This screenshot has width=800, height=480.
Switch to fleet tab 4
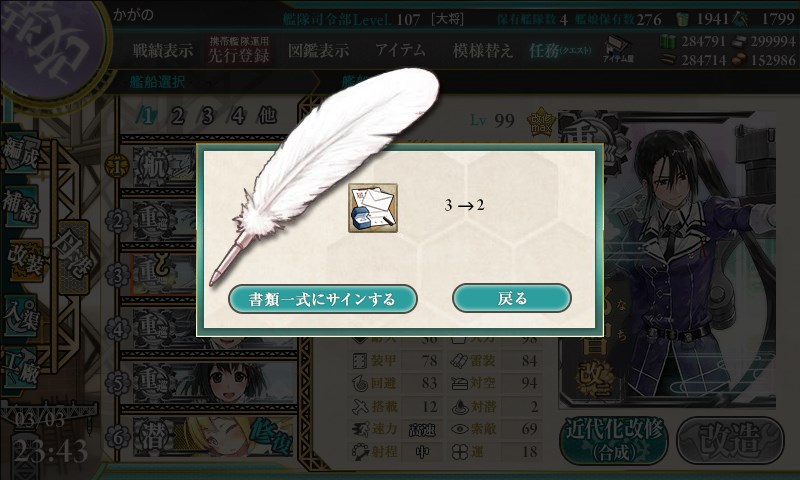point(238,115)
